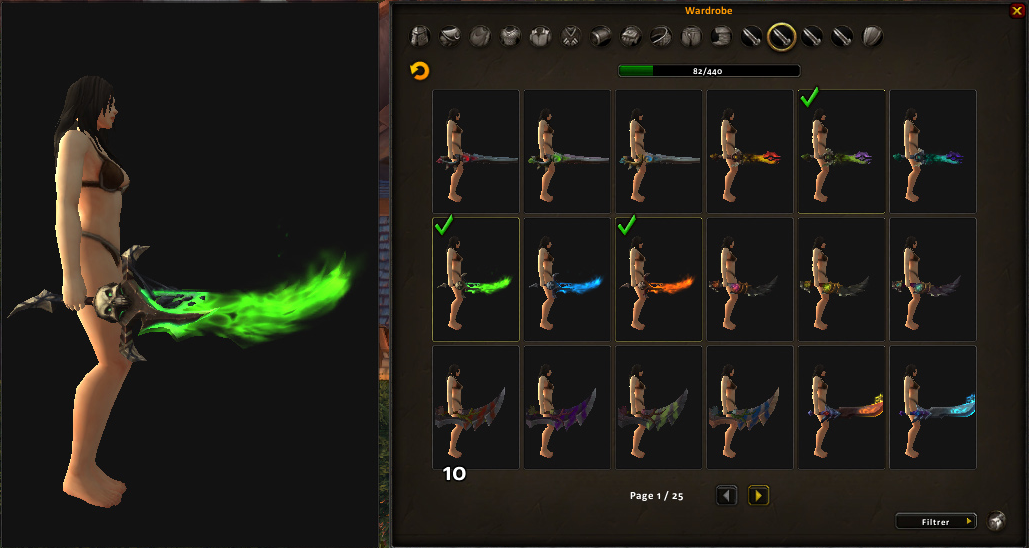Go to the next wardrobe page
1029x548 pixels.
click(x=759, y=495)
